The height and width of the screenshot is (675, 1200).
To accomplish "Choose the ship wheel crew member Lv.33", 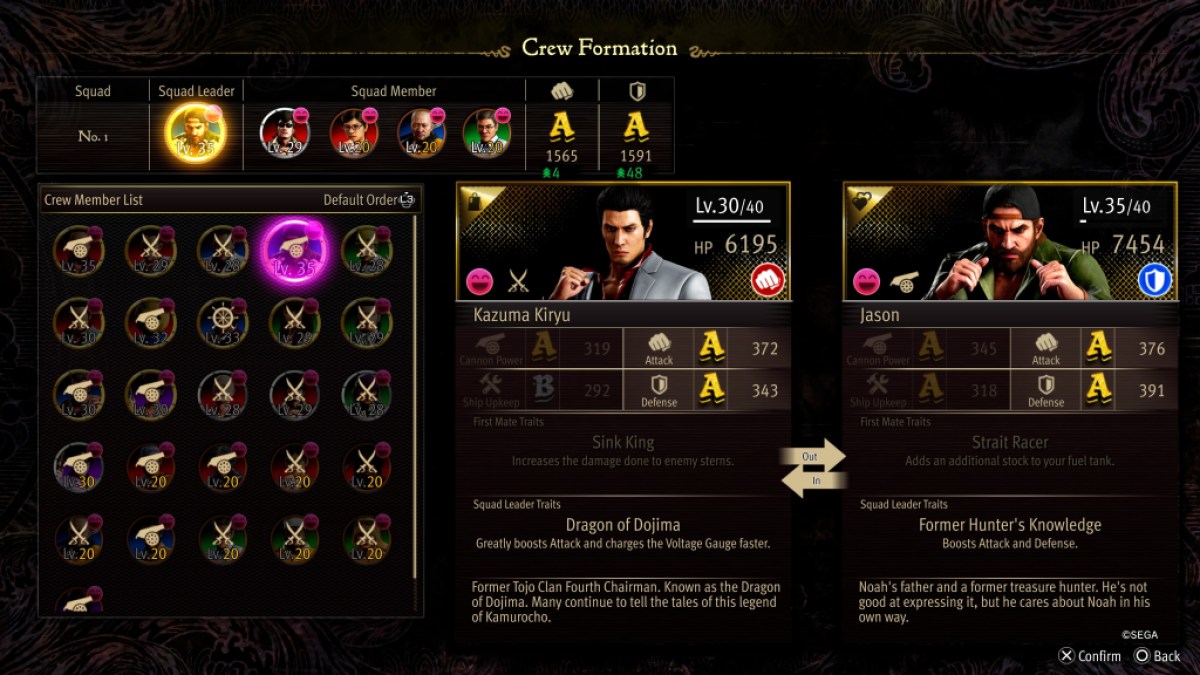I will click(x=223, y=322).
